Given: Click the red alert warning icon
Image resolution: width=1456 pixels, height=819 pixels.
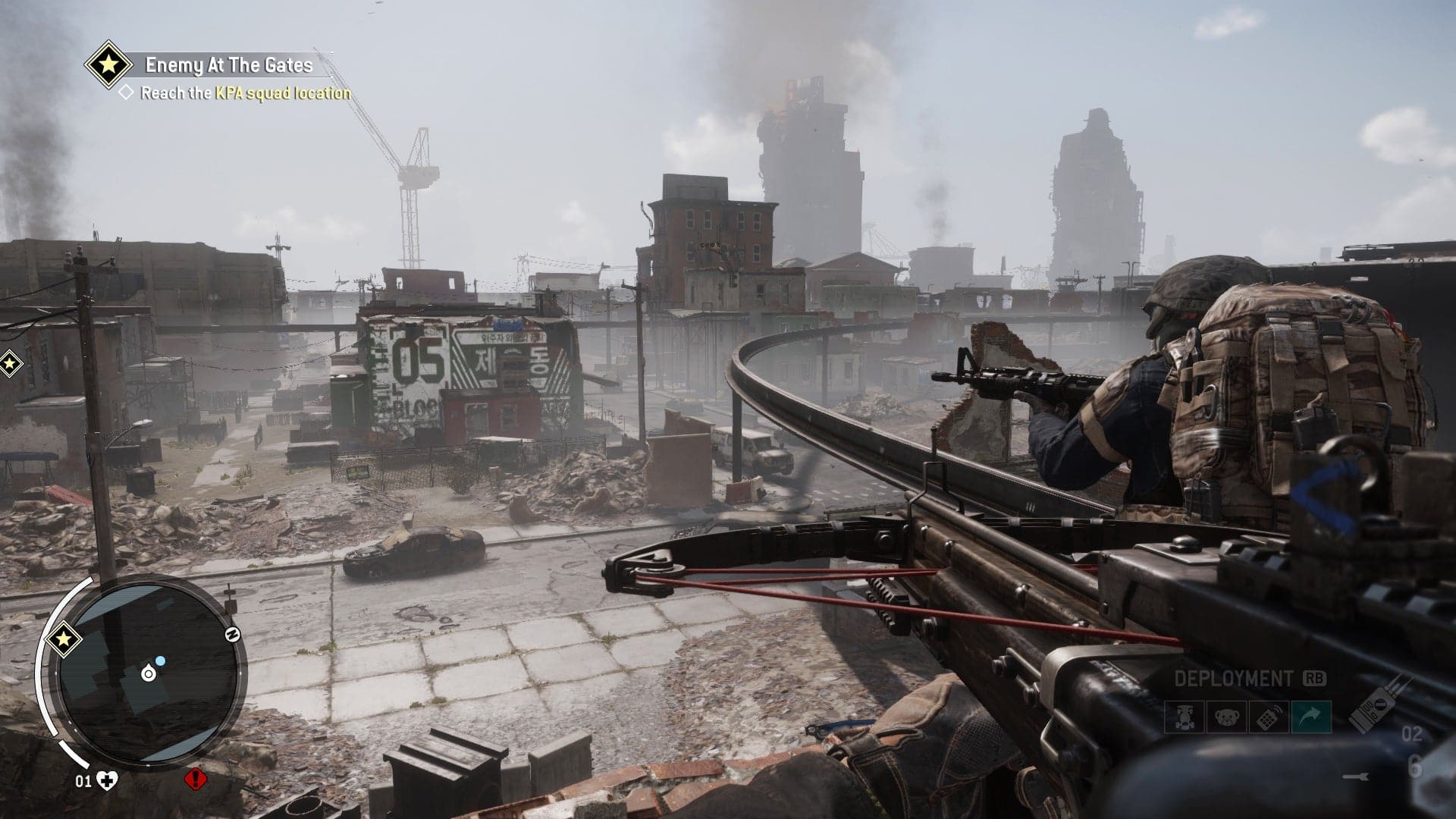Looking at the screenshot, I should point(196,780).
